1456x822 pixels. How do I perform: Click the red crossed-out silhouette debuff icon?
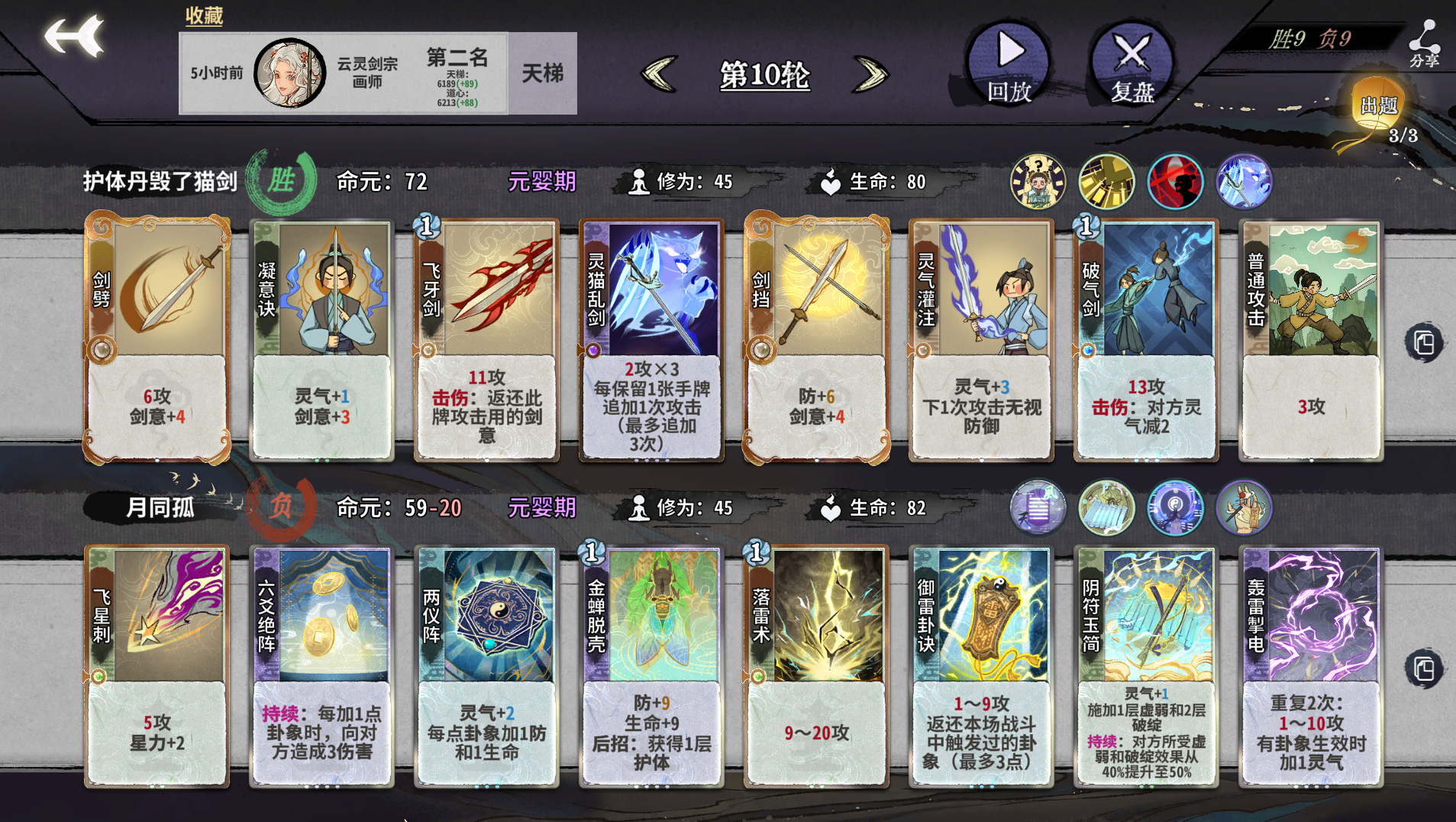click(1176, 182)
